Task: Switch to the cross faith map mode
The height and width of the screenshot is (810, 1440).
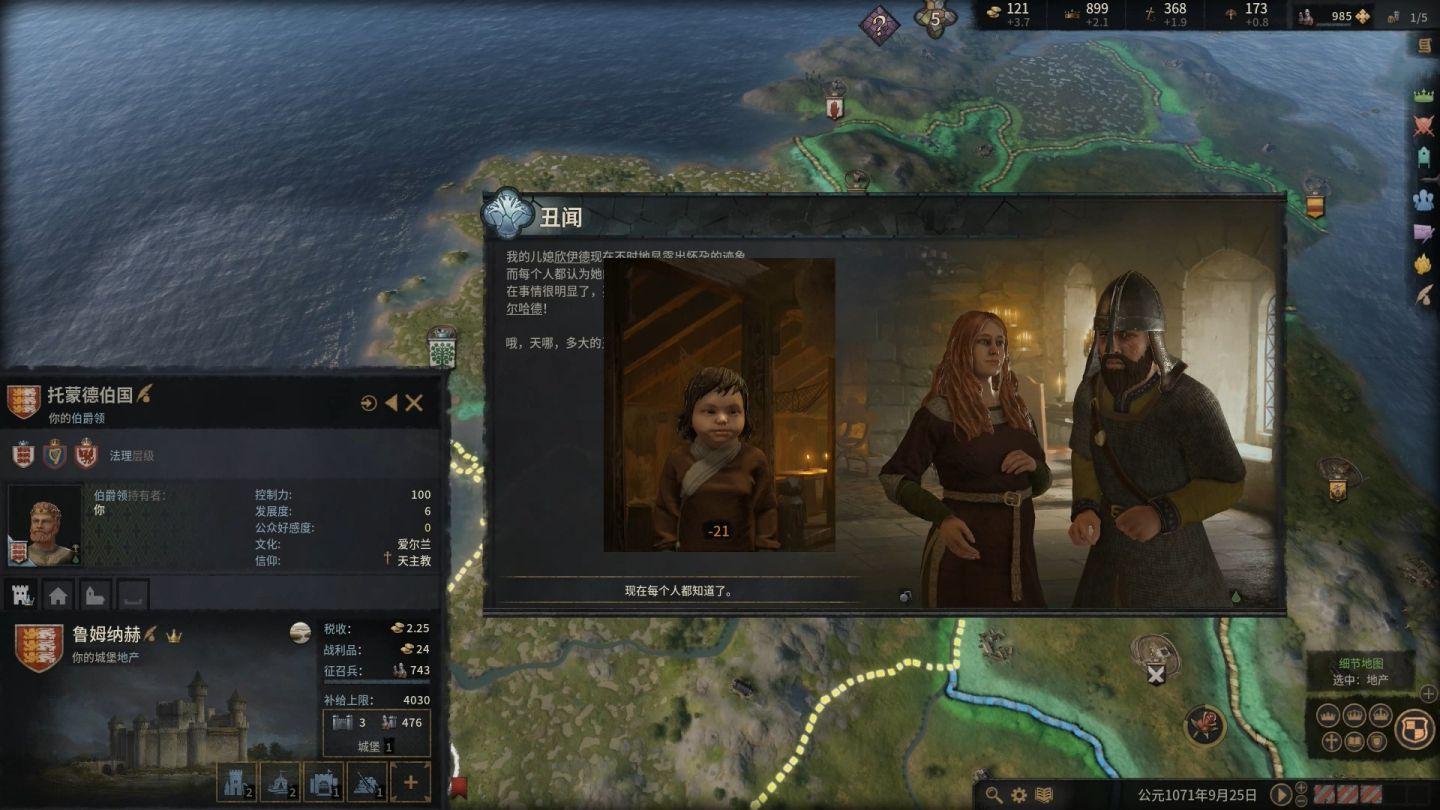Action: 1331,741
